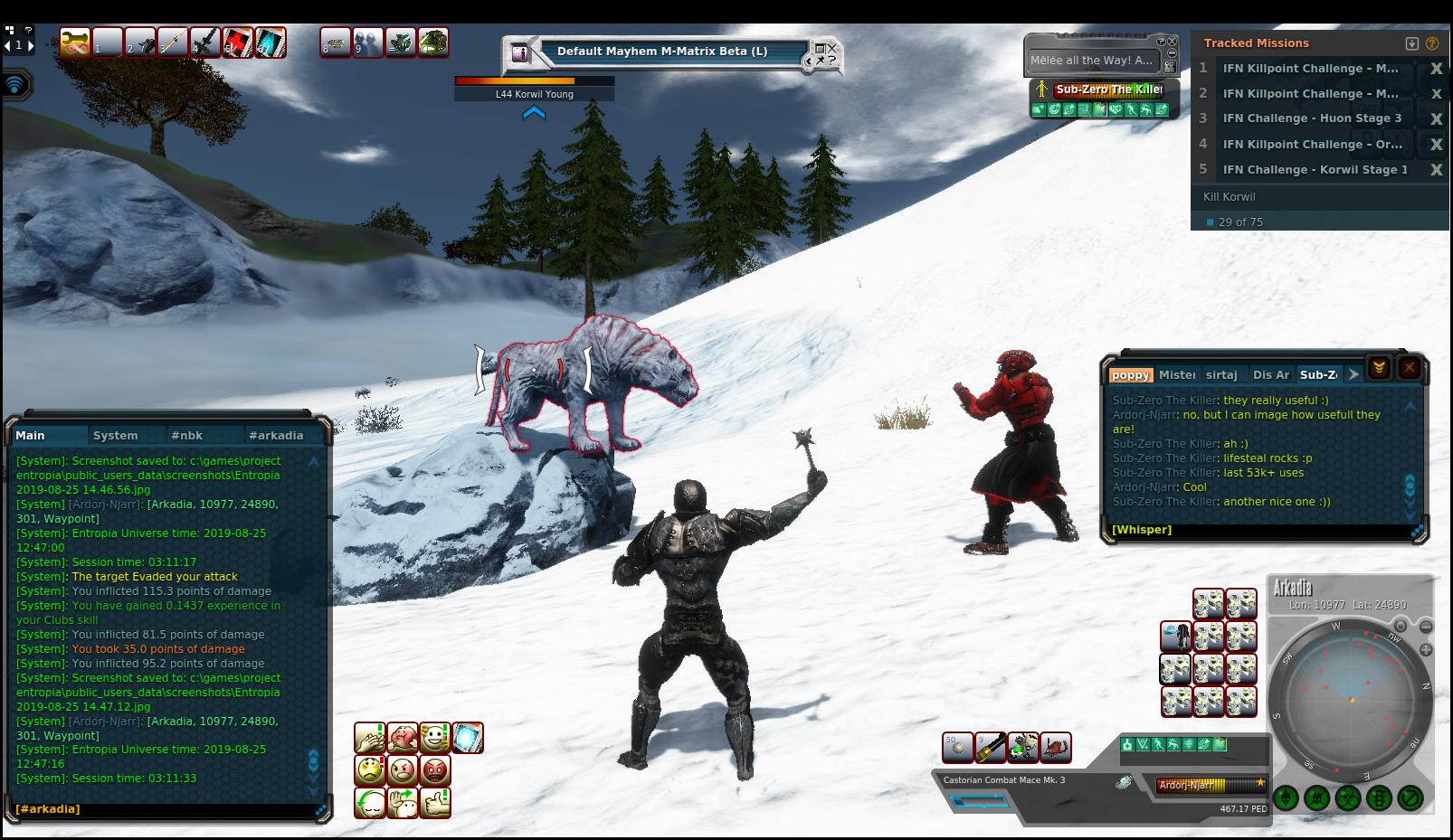Activate the wrench and infinity hotbar icon
The width and height of the screenshot is (1453, 840).
click(x=74, y=42)
